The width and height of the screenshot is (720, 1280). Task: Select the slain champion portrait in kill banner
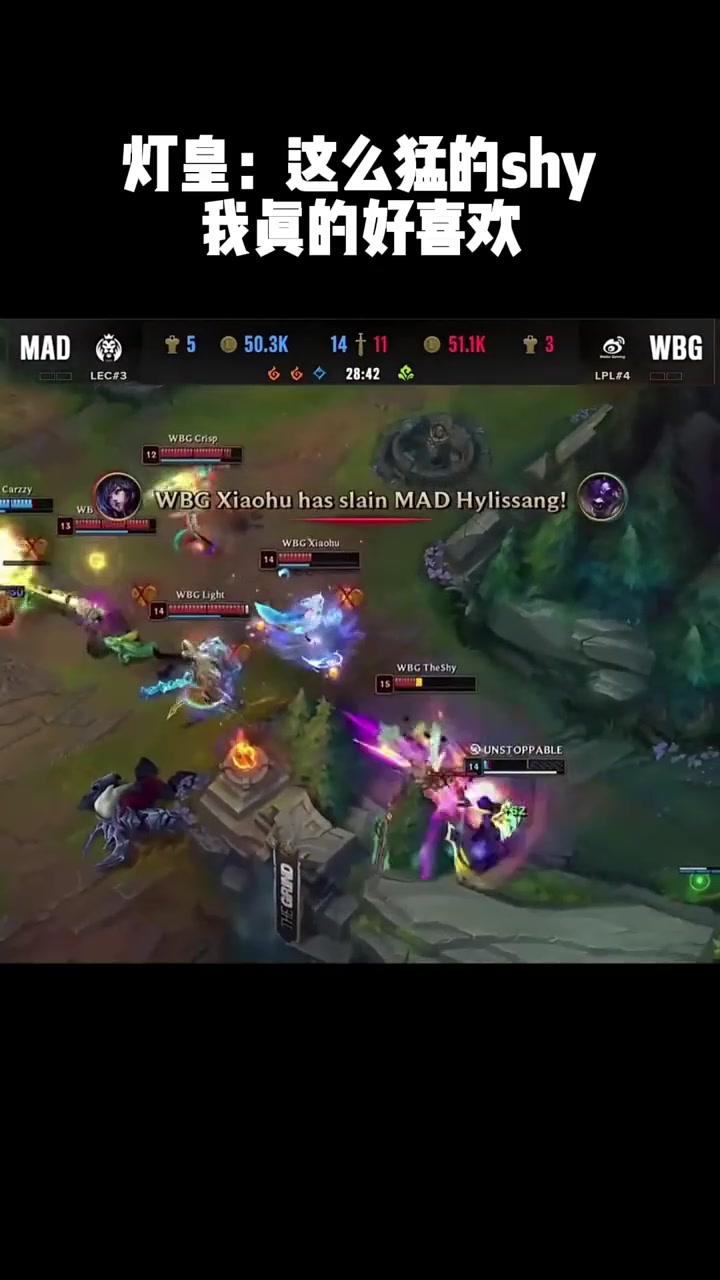[602, 497]
